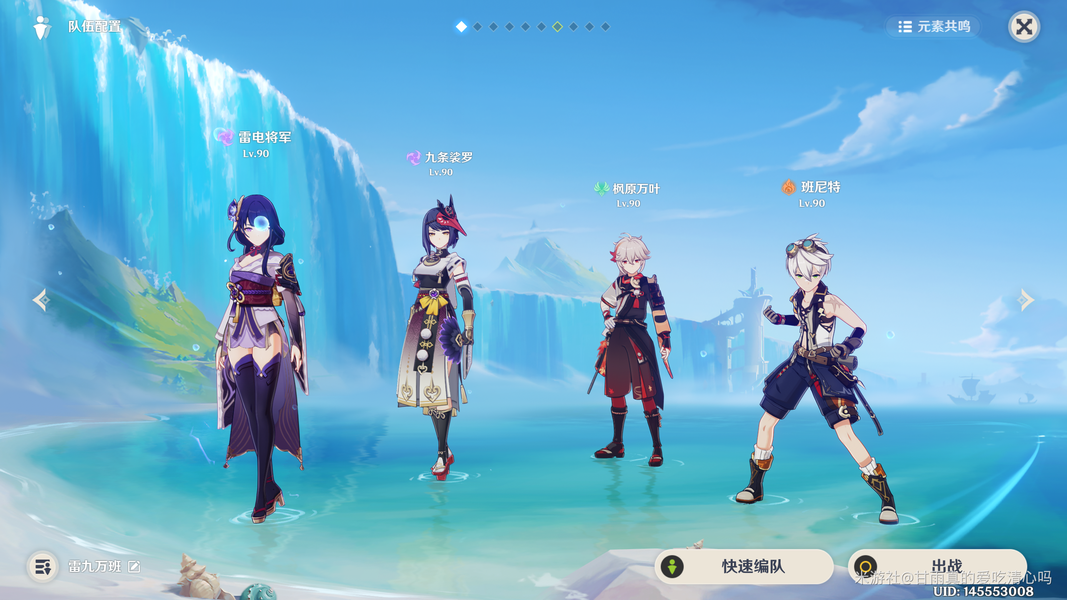The image size is (1067, 600).
Task: Jump to the green-outlined party page dot
Action: pyautogui.click(x=557, y=27)
